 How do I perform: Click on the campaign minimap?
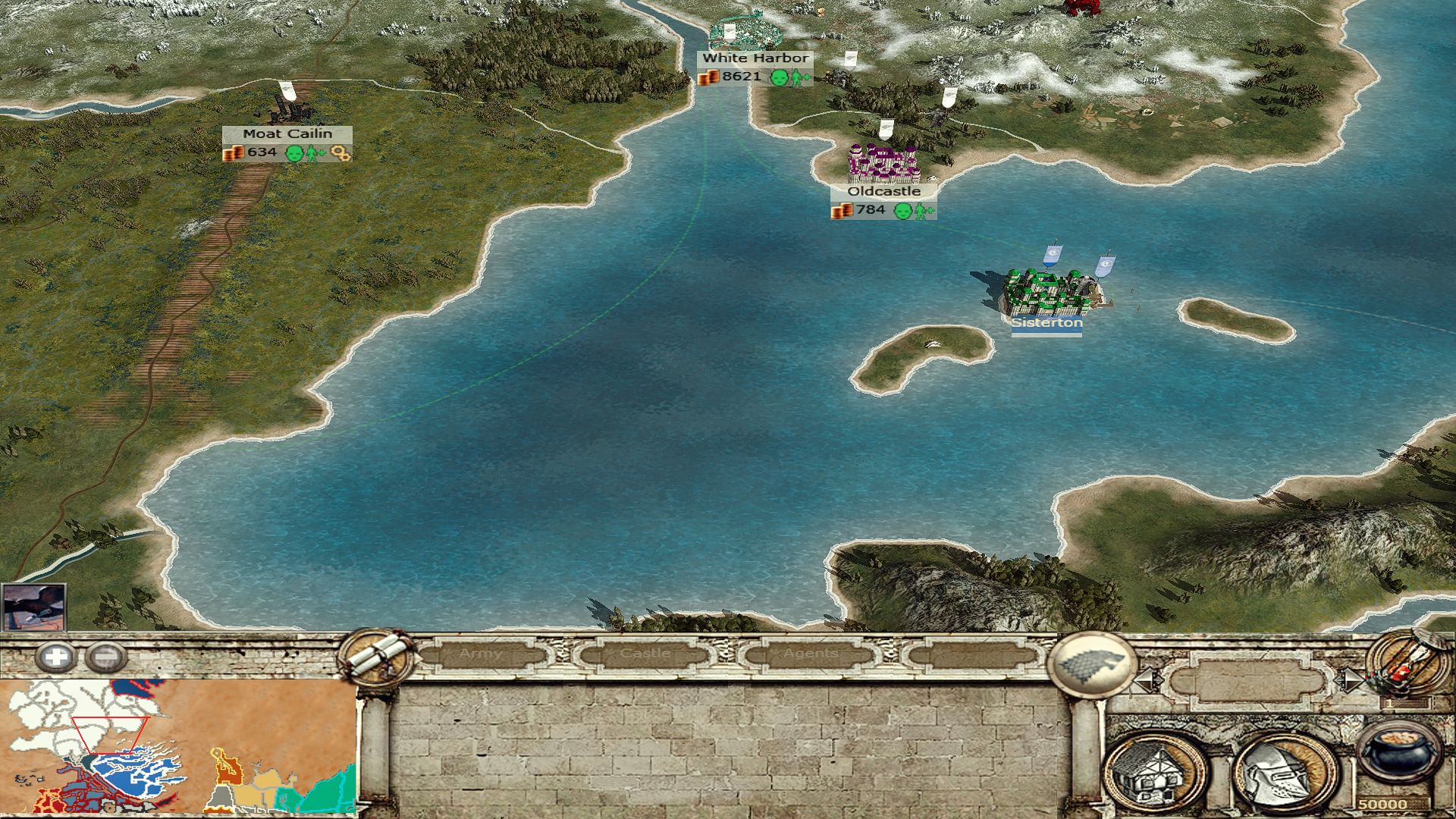click(x=178, y=746)
